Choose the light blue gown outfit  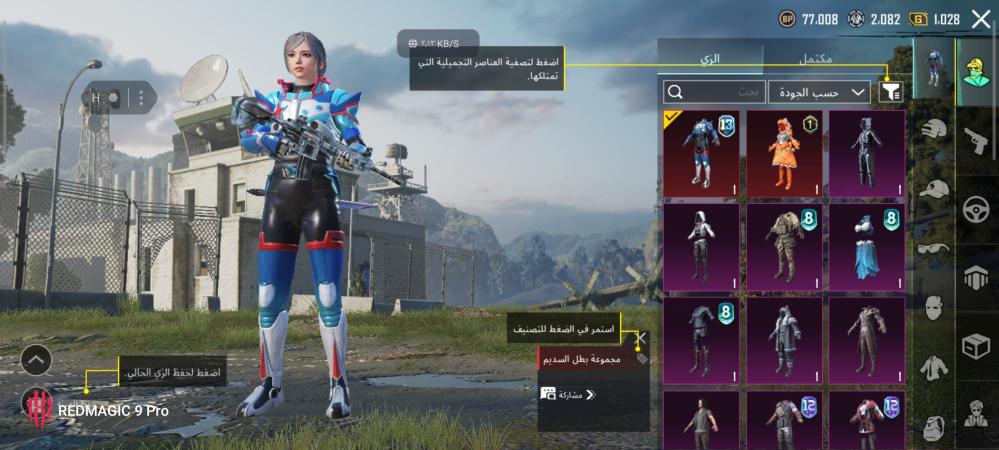coord(868,247)
